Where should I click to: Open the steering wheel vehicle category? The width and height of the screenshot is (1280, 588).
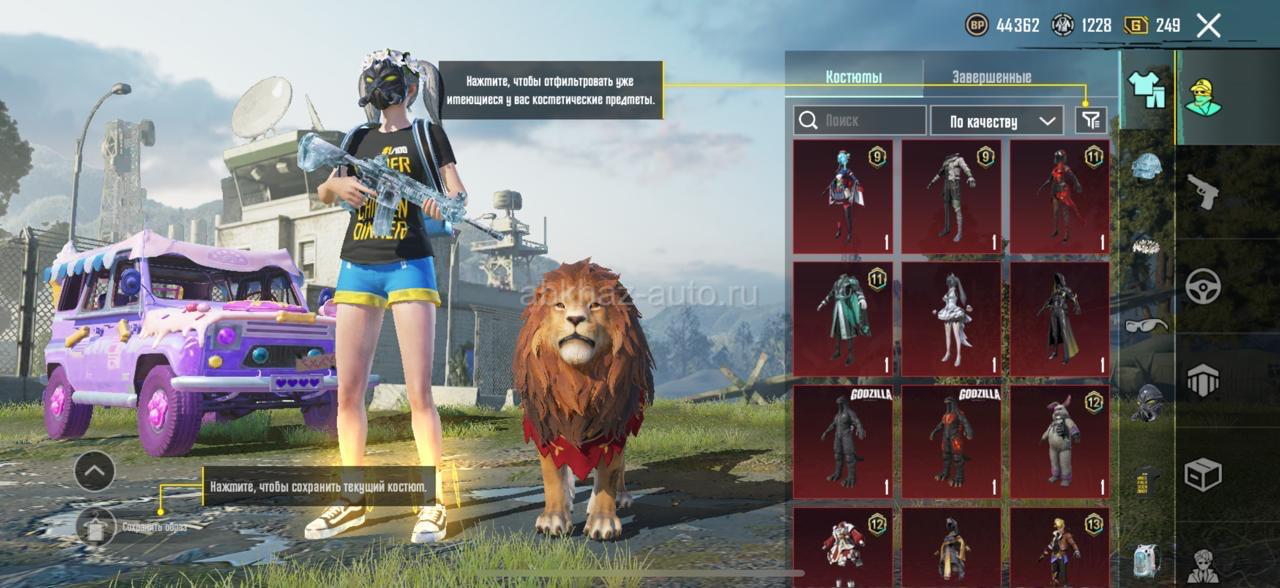click(1202, 286)
